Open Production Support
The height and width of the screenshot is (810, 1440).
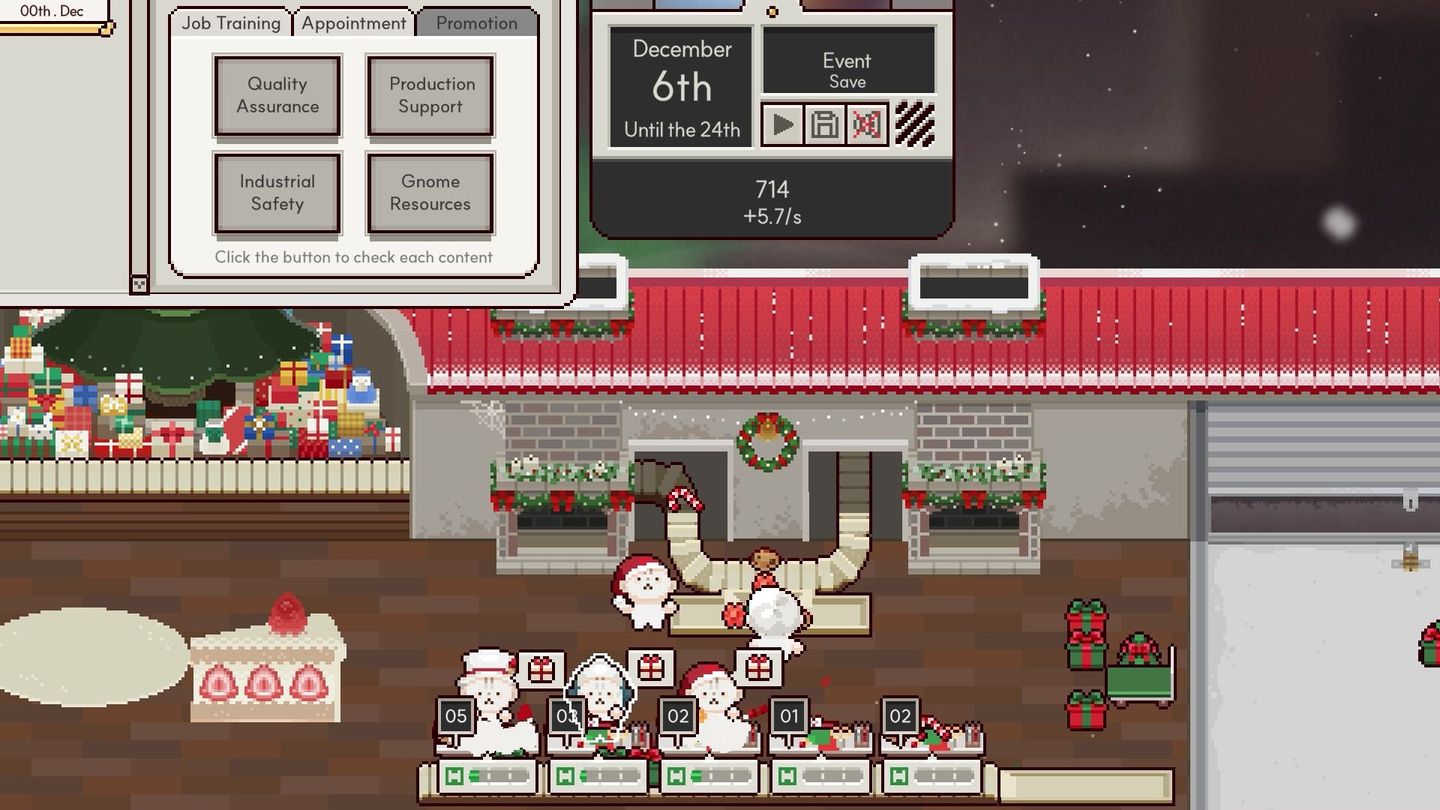pos(430,96)
